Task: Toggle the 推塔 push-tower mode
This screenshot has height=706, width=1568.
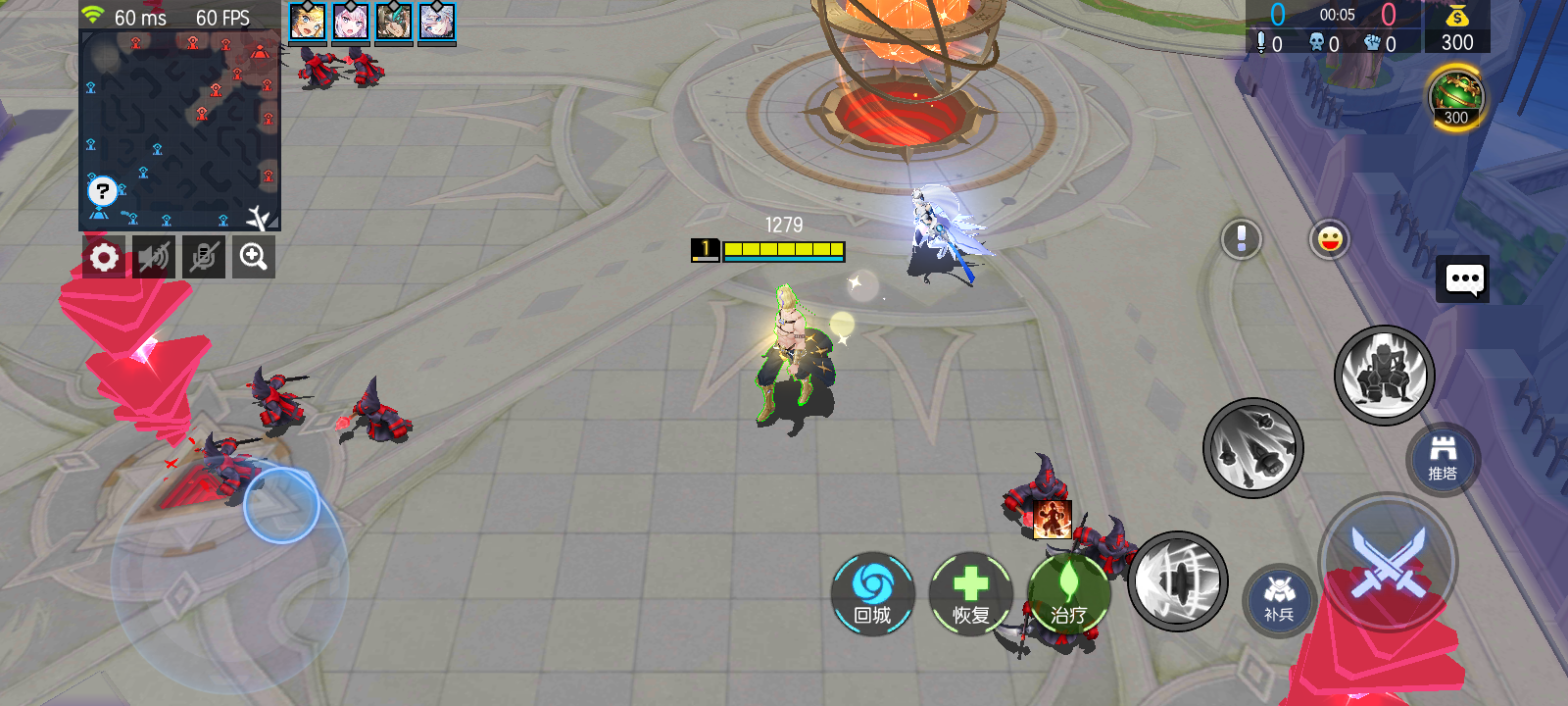Action: point(1442,461)
